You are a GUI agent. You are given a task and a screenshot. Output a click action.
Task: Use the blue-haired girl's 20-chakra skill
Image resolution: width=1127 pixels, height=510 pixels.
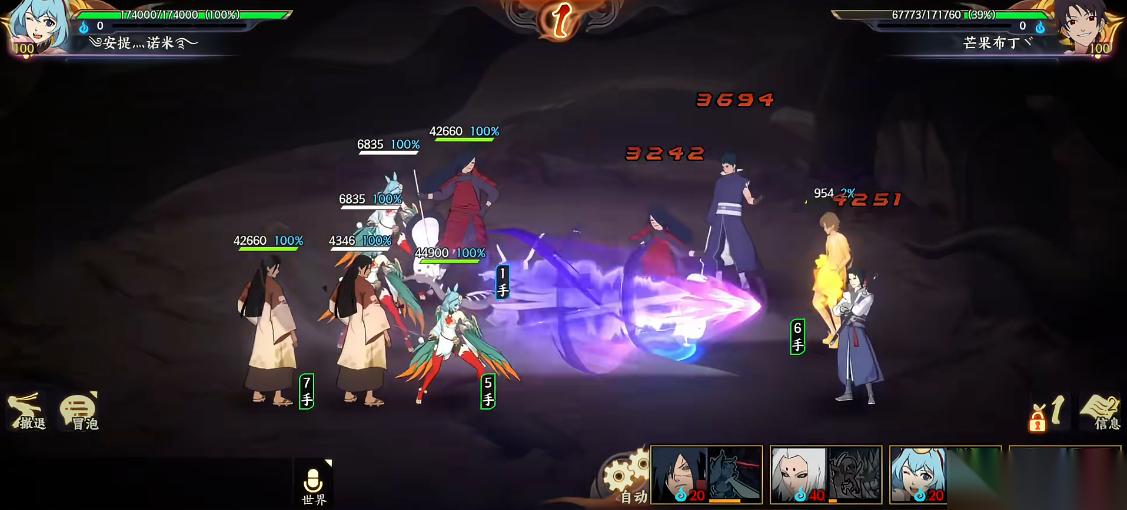pyautogui.click(x=944, y=474)
